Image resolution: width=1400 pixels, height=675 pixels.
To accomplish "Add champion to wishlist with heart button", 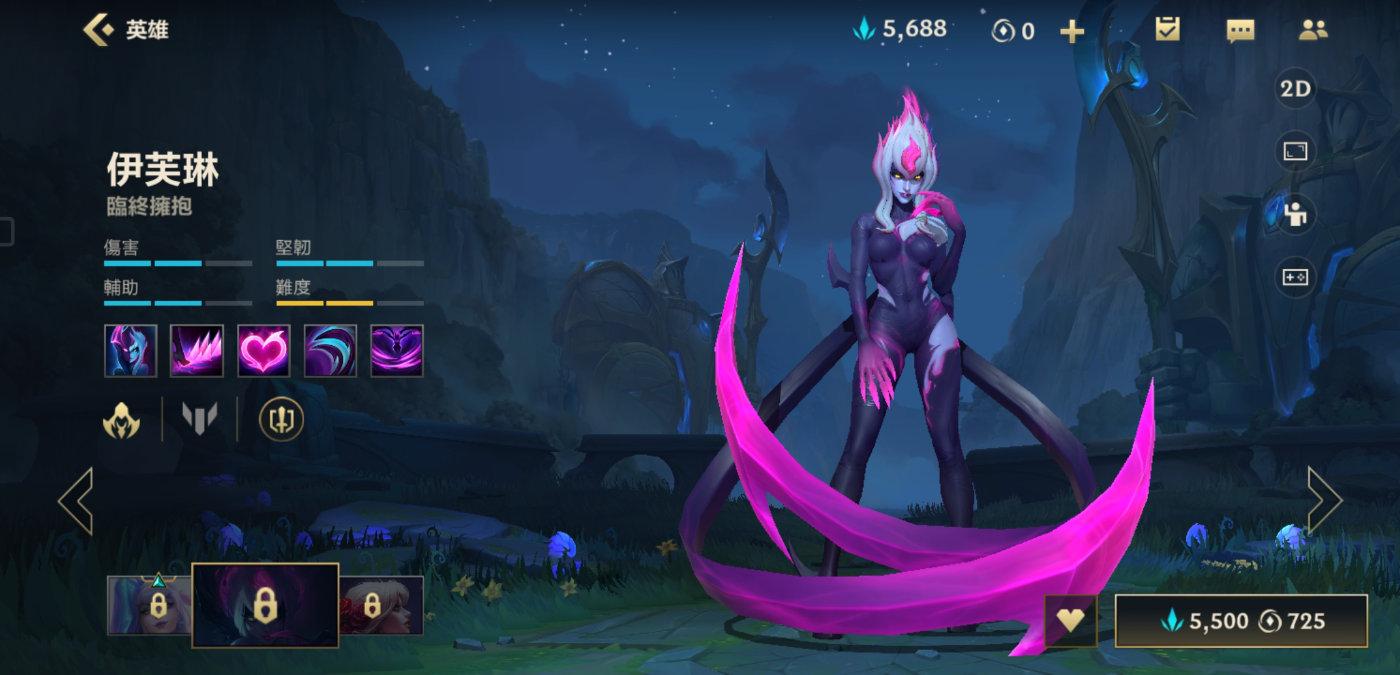I will [1071, 621].
